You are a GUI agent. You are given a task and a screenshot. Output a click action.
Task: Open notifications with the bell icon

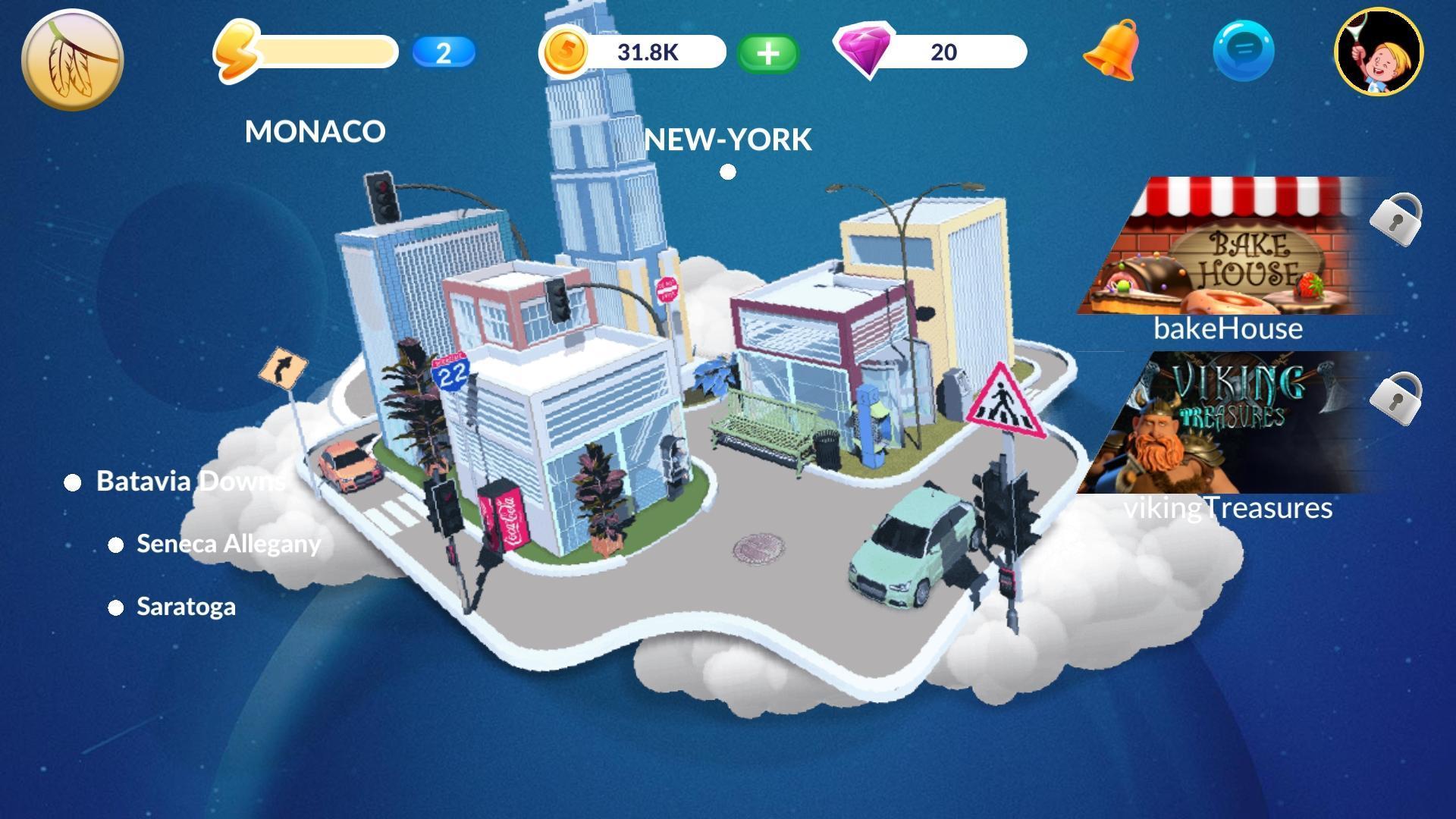1112,51
